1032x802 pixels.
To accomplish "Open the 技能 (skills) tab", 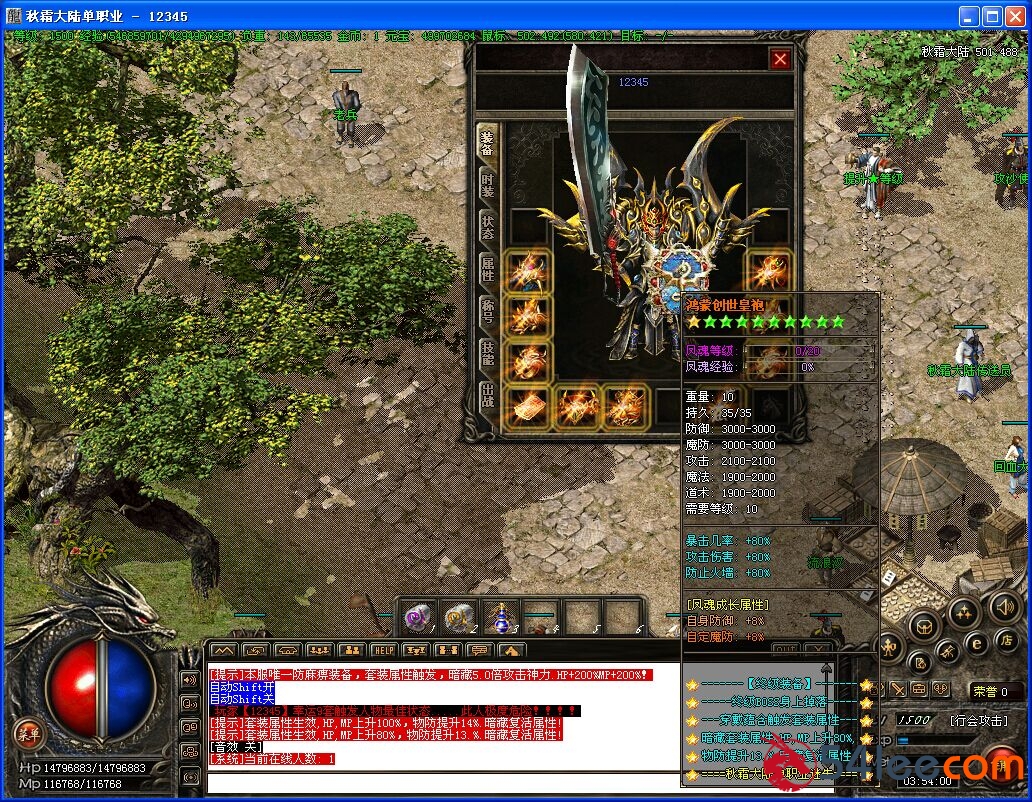I will pyautogui.click(x=487, y=352).
